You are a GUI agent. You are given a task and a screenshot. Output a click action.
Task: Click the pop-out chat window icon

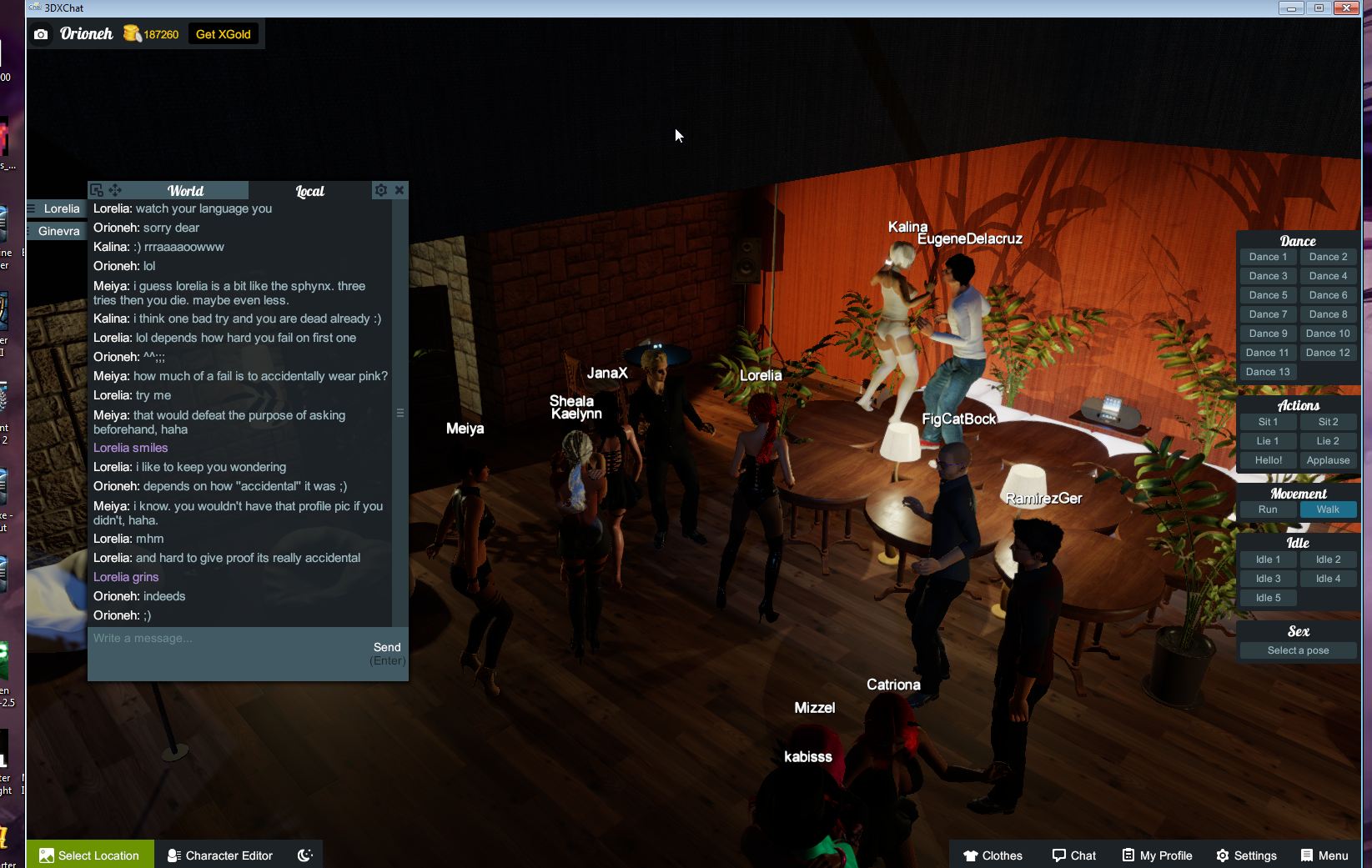[98, 190]
